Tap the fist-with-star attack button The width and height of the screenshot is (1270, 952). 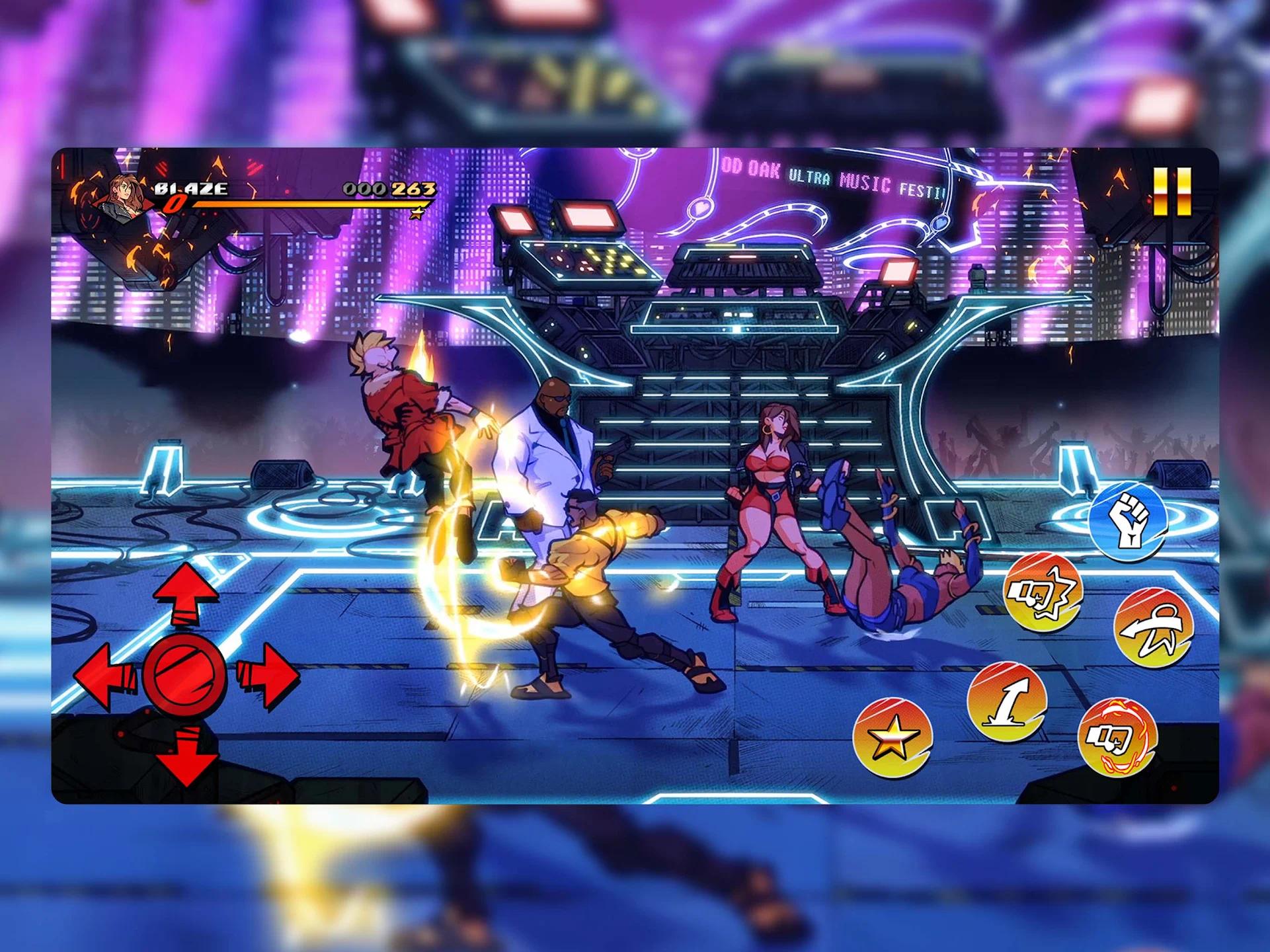1043,592
